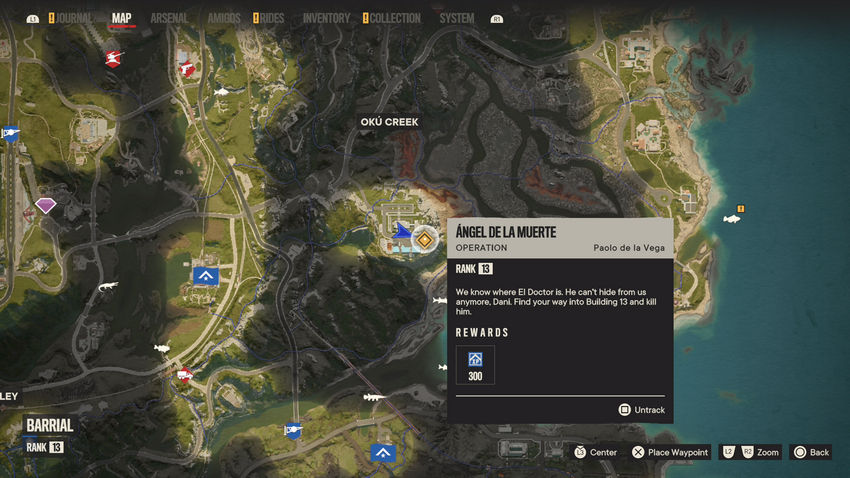Choose the Center map option

click(x=595, y=452)
